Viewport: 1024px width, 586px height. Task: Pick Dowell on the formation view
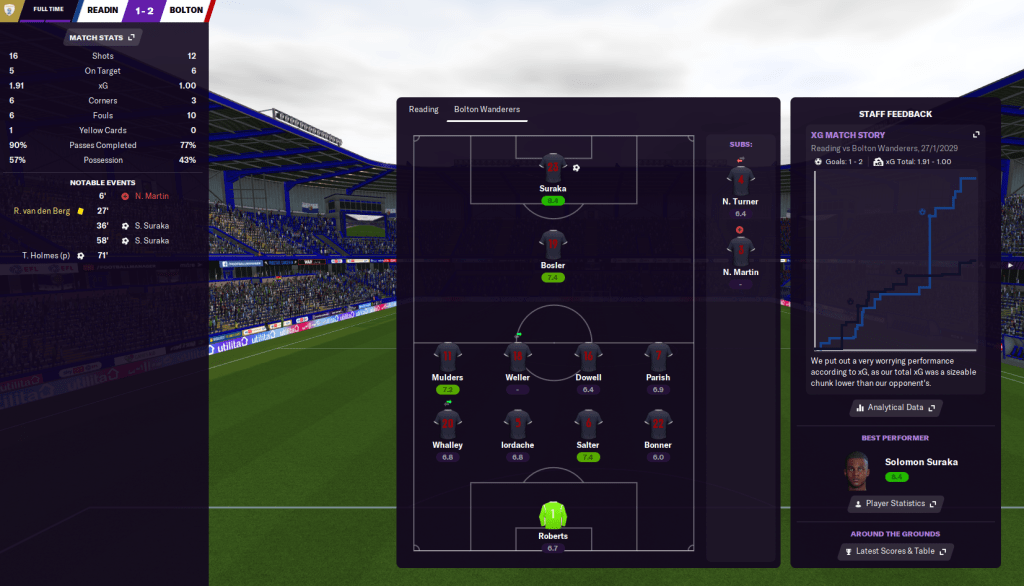(588, 356)
